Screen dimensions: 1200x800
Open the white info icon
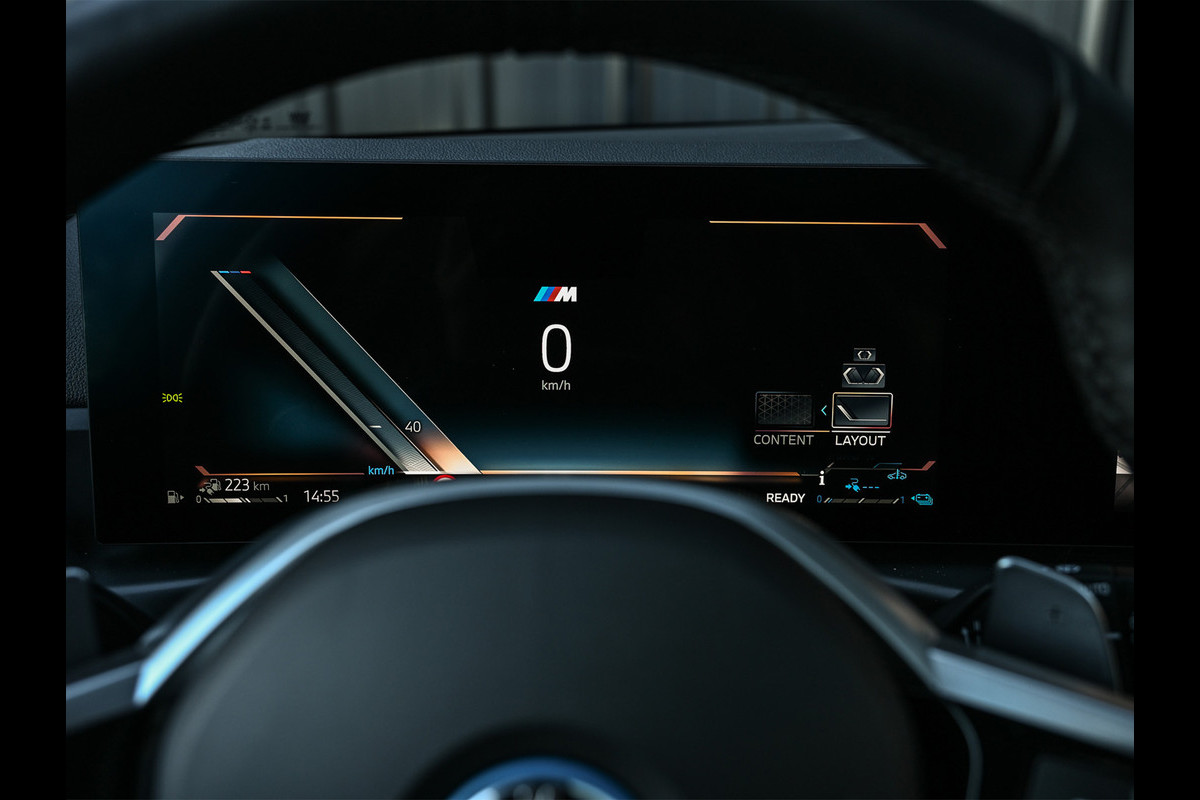pyautogui.click(x=821, y=478)
